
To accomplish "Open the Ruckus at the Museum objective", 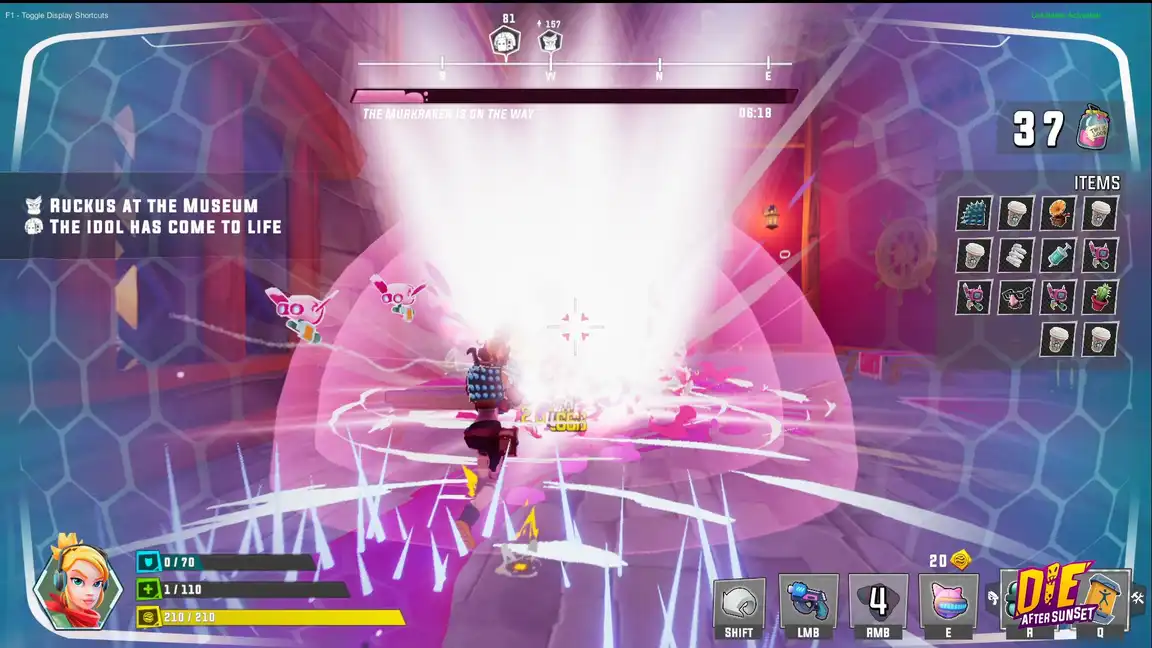I will [153, 206].
